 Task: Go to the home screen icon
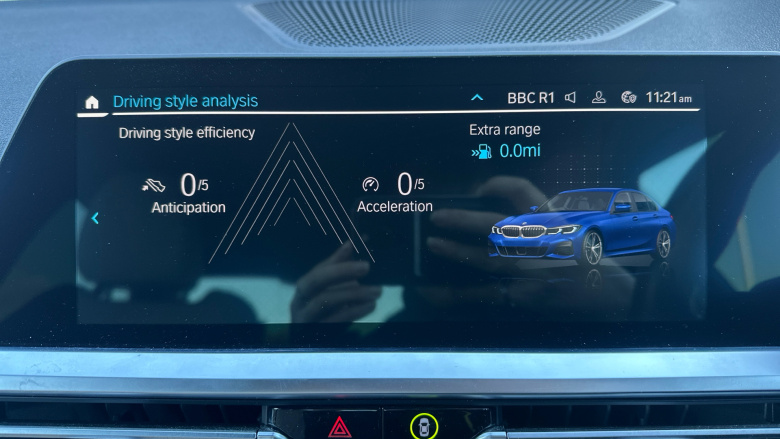(92, 102)
